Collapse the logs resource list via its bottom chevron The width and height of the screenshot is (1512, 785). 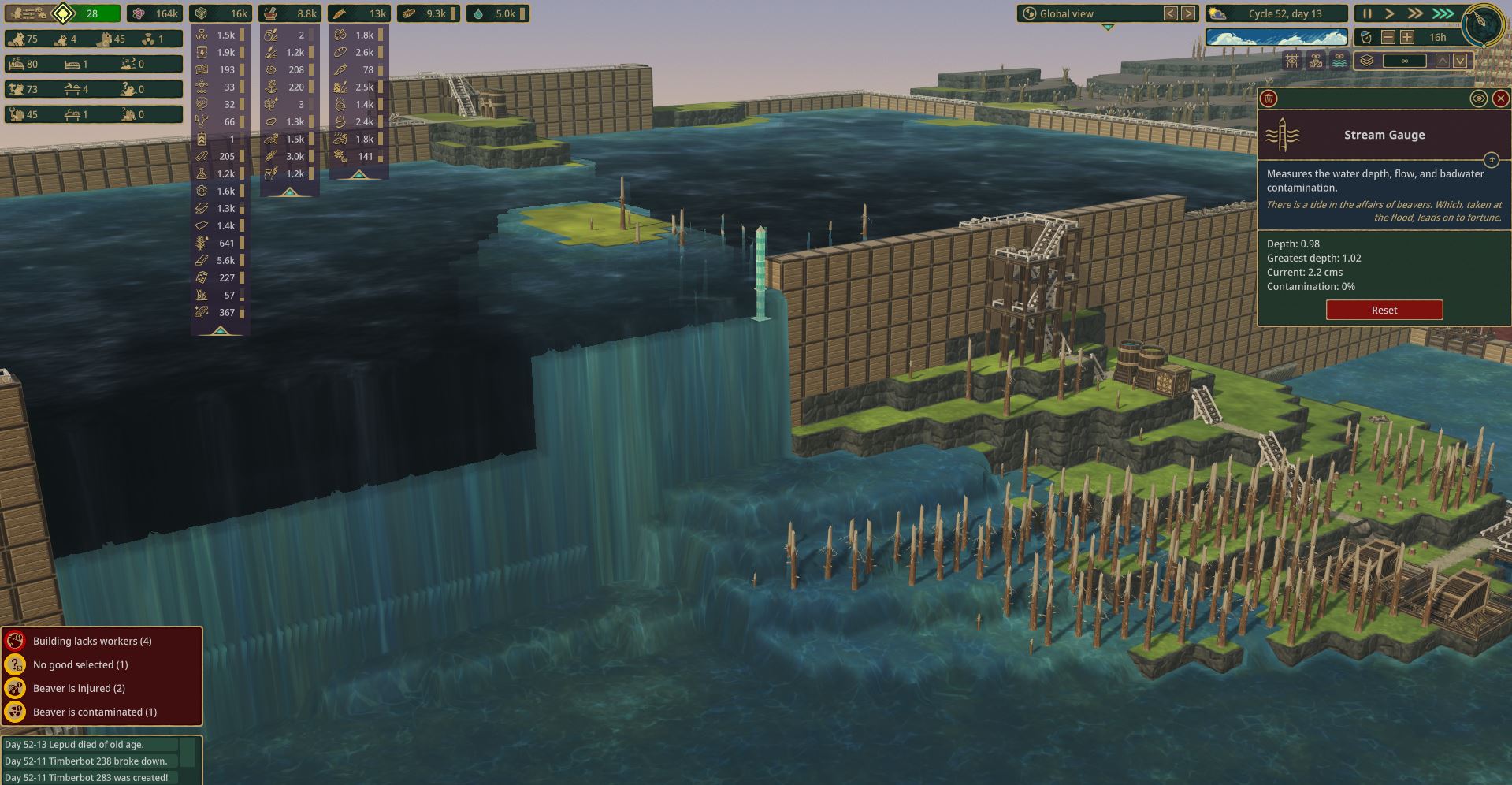[221, 331]
